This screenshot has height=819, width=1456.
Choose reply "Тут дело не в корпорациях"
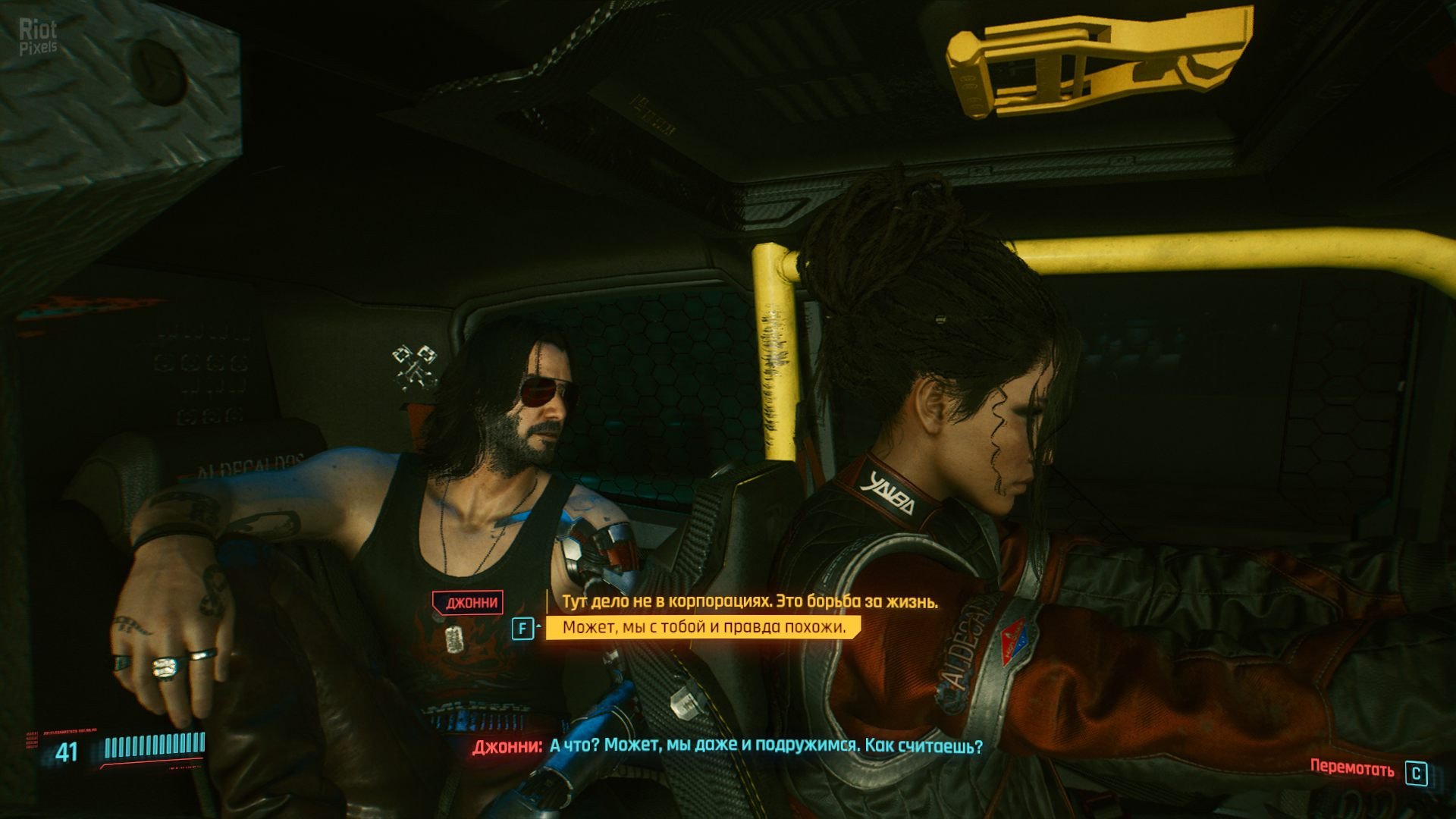coord(749,602)
